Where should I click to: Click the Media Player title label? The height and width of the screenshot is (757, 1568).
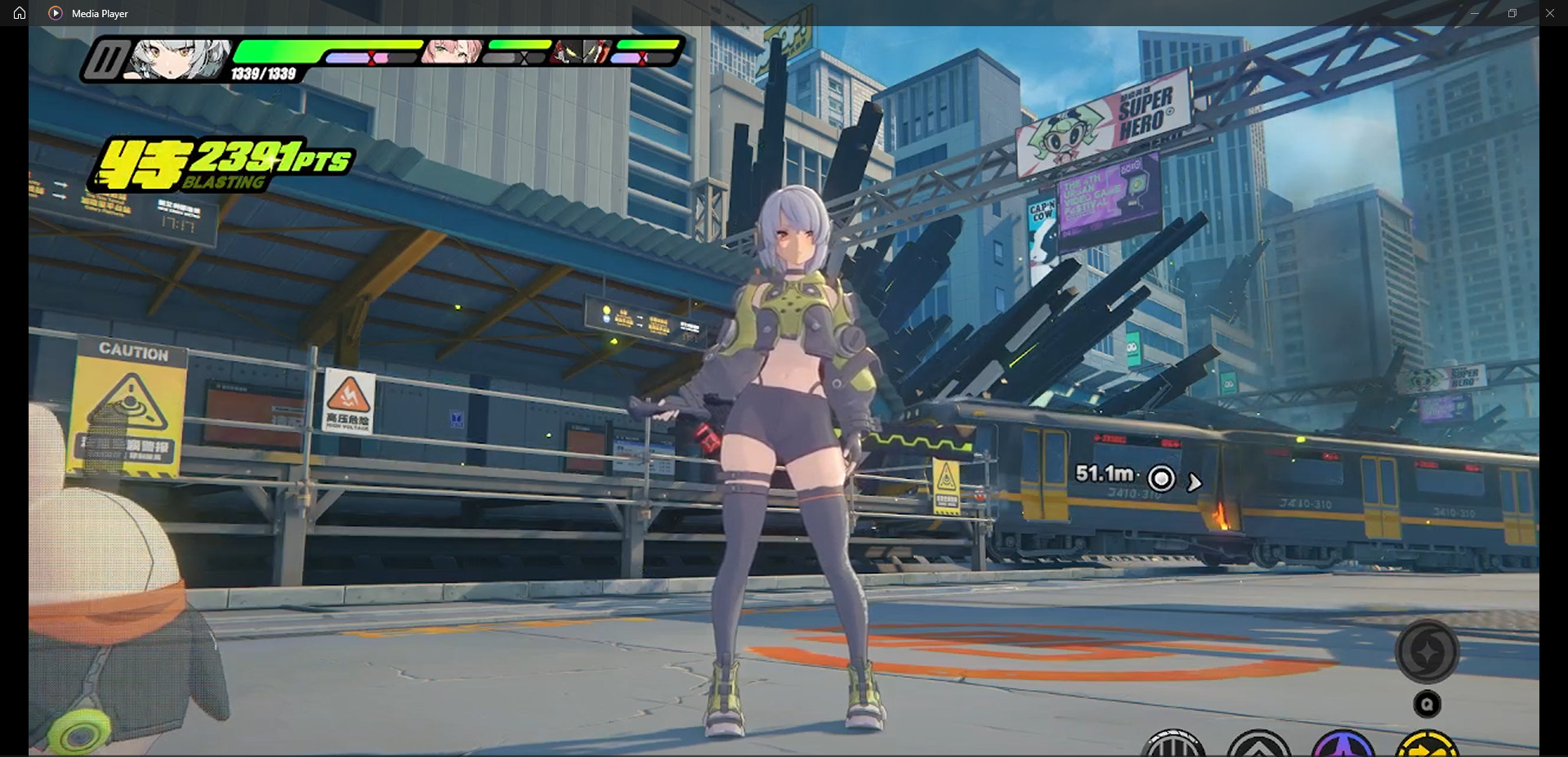click(x=98, y=13)
